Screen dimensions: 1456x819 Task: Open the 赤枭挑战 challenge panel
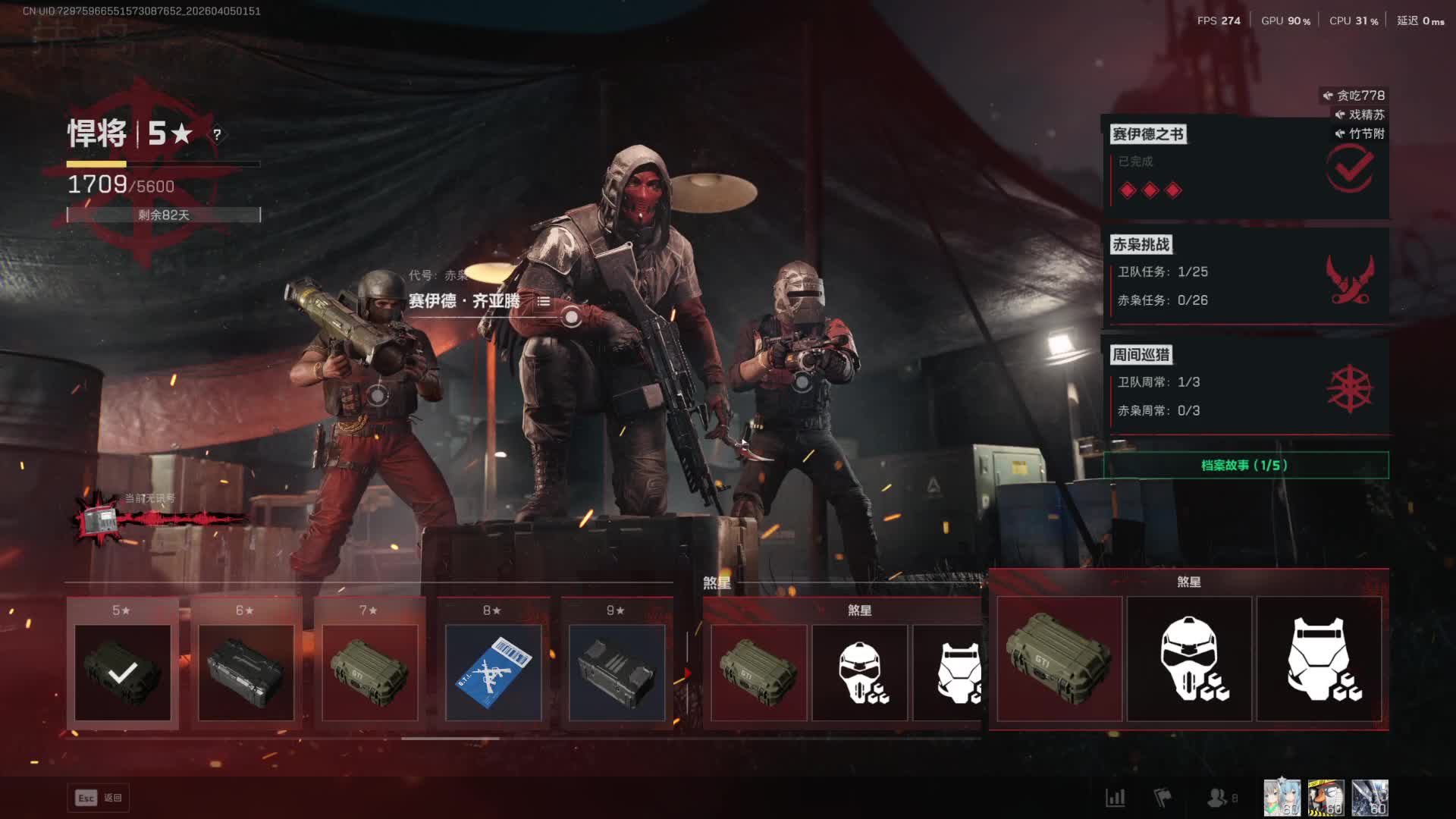coord(1245,277)
